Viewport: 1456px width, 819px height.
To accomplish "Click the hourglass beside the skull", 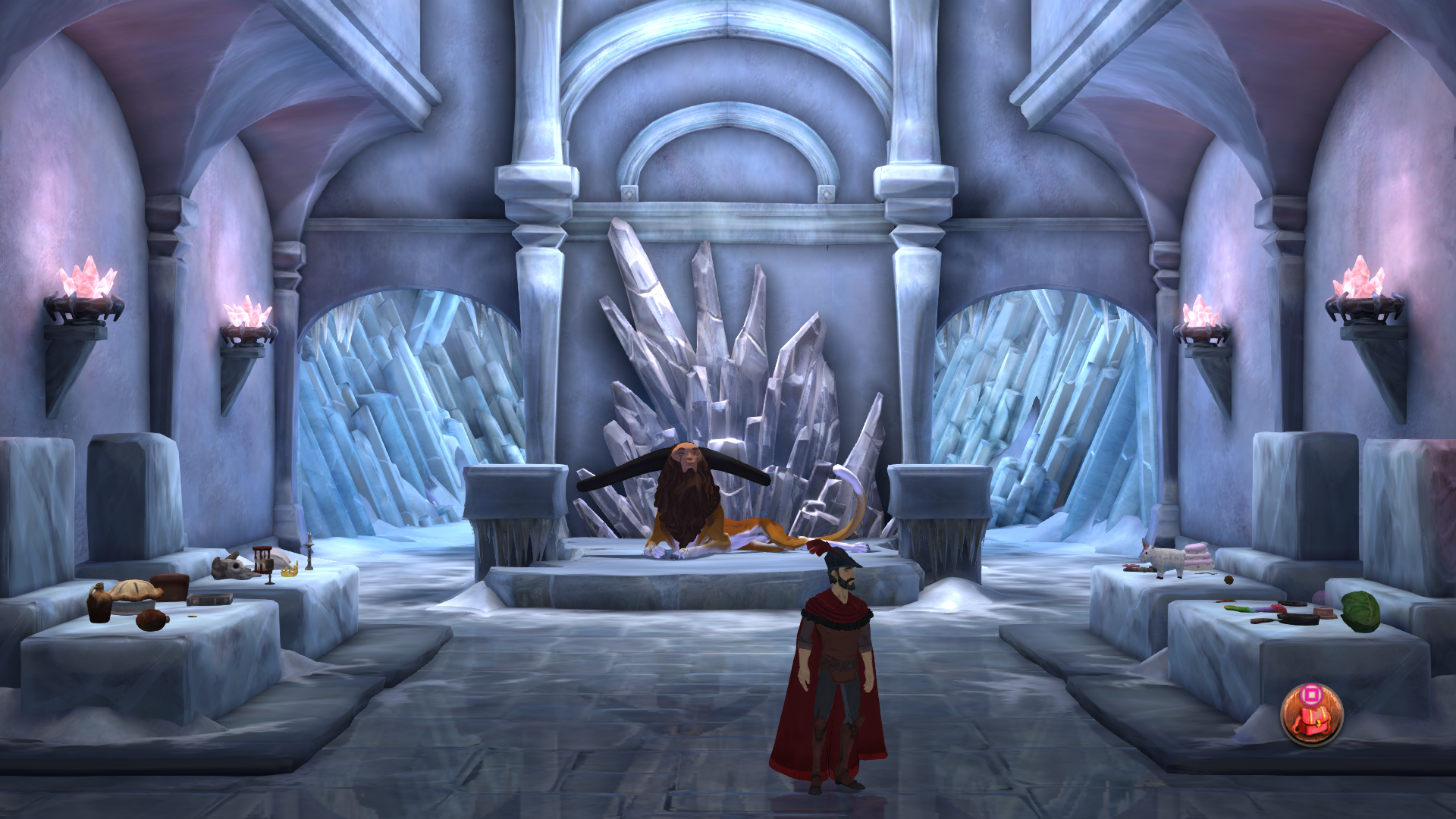I will tap(262, 560).
